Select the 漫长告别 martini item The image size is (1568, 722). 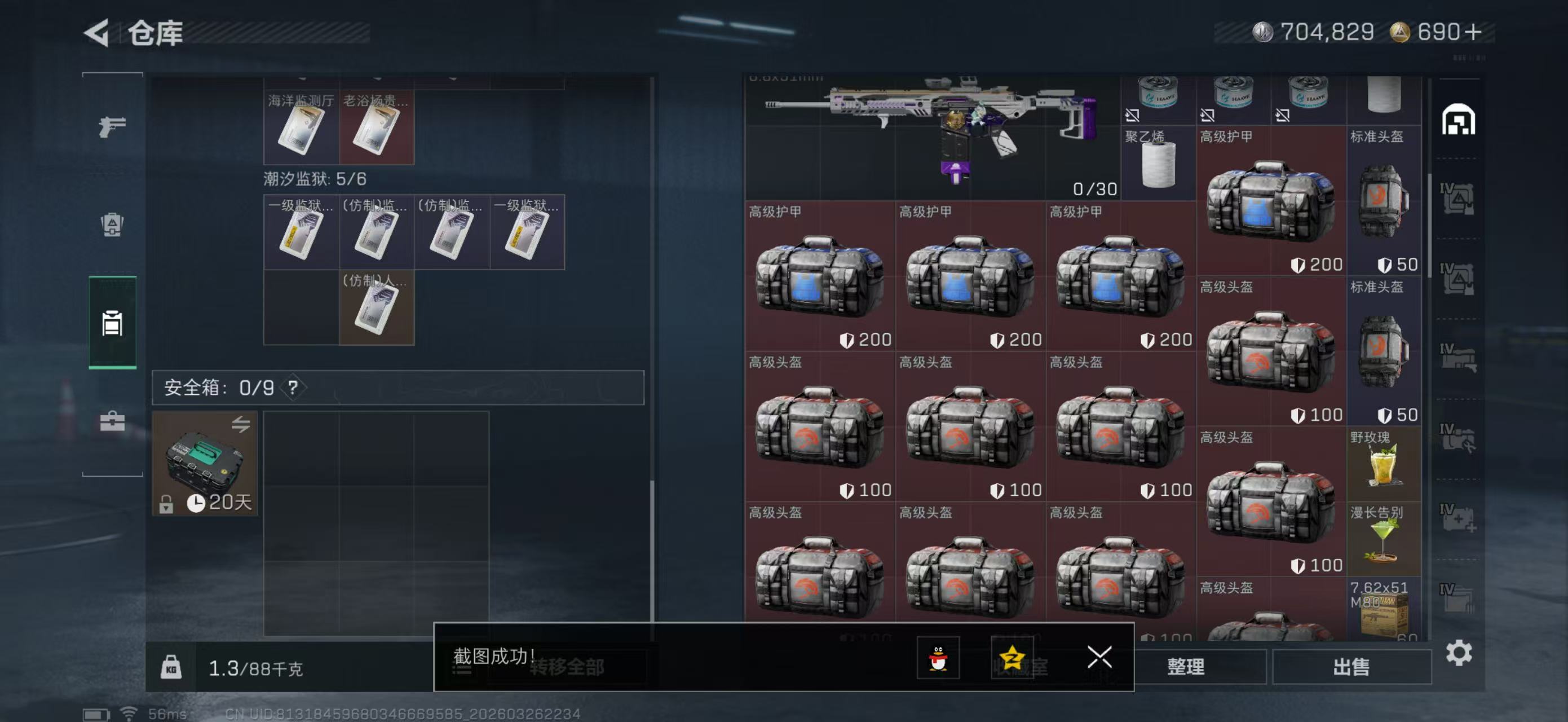[1384, 539]
